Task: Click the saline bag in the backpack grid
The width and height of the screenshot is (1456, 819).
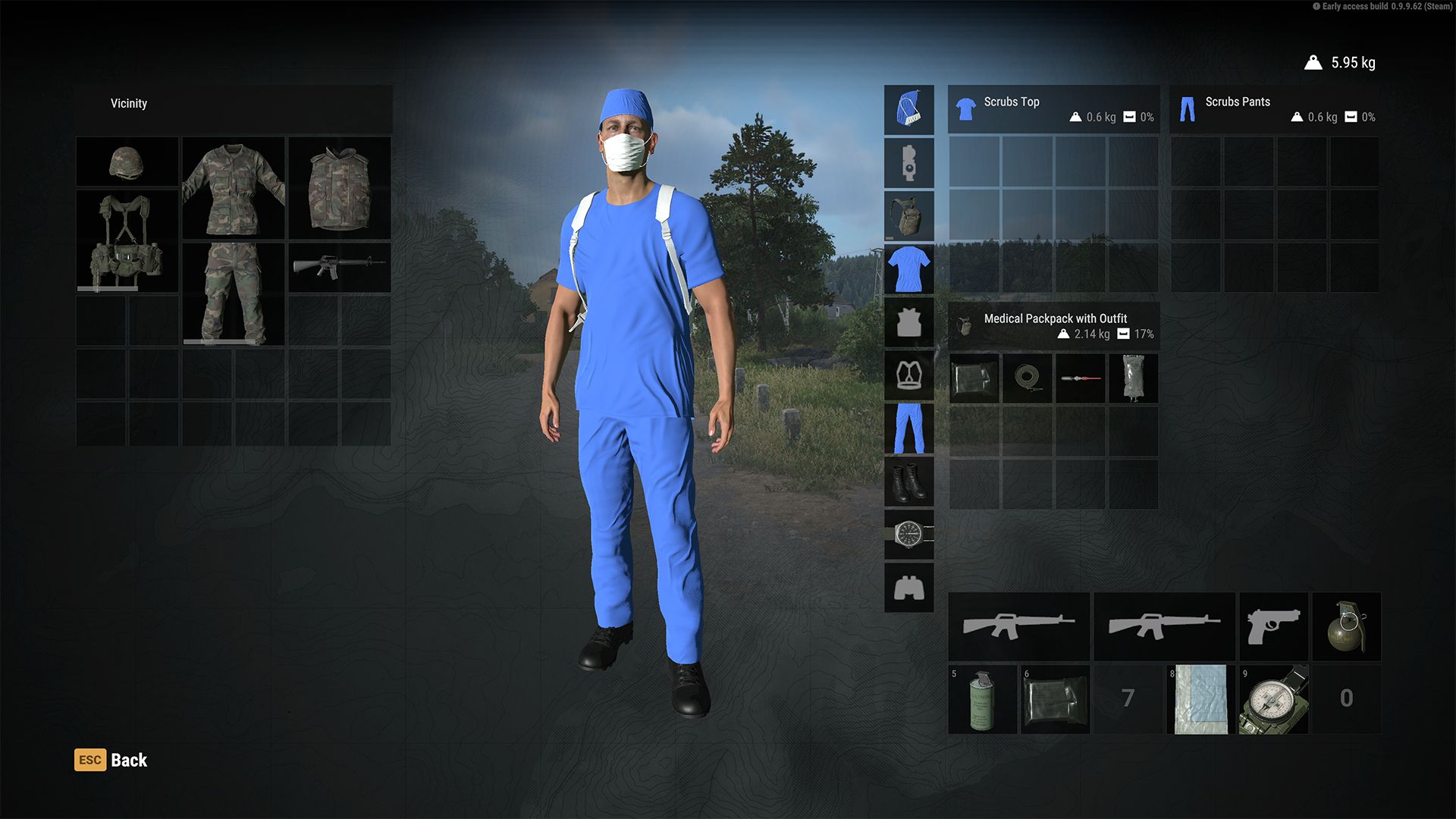Action: click(x=1134, y=379)
